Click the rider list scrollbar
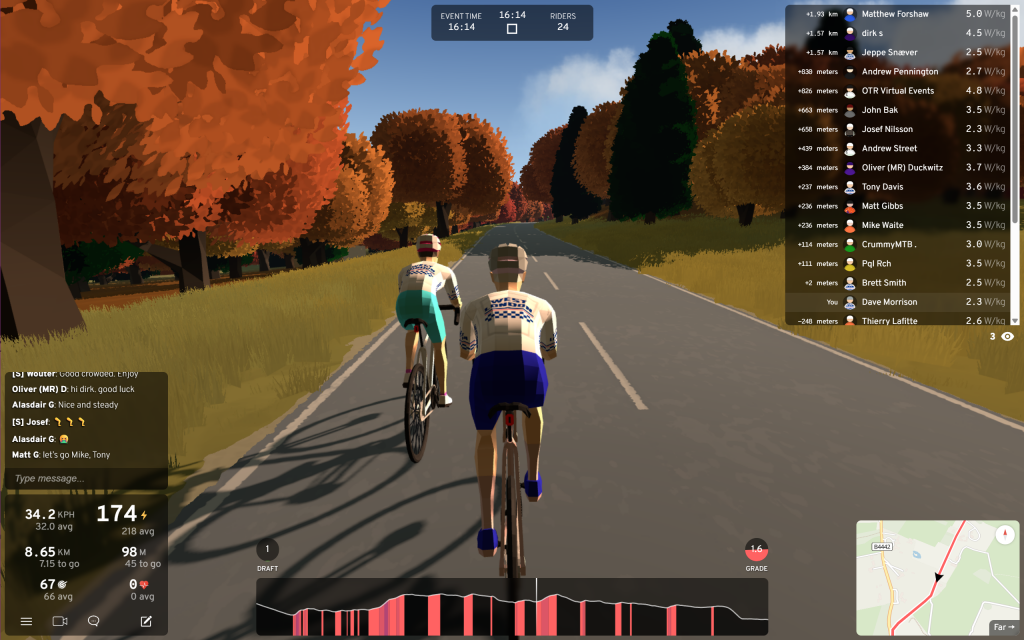 click(x=1016, y=160)
